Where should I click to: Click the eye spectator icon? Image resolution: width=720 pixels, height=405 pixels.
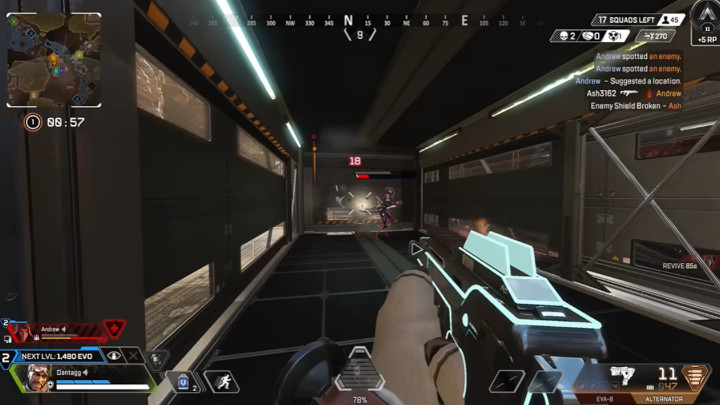pyautogui.click(x=114, y=355)
